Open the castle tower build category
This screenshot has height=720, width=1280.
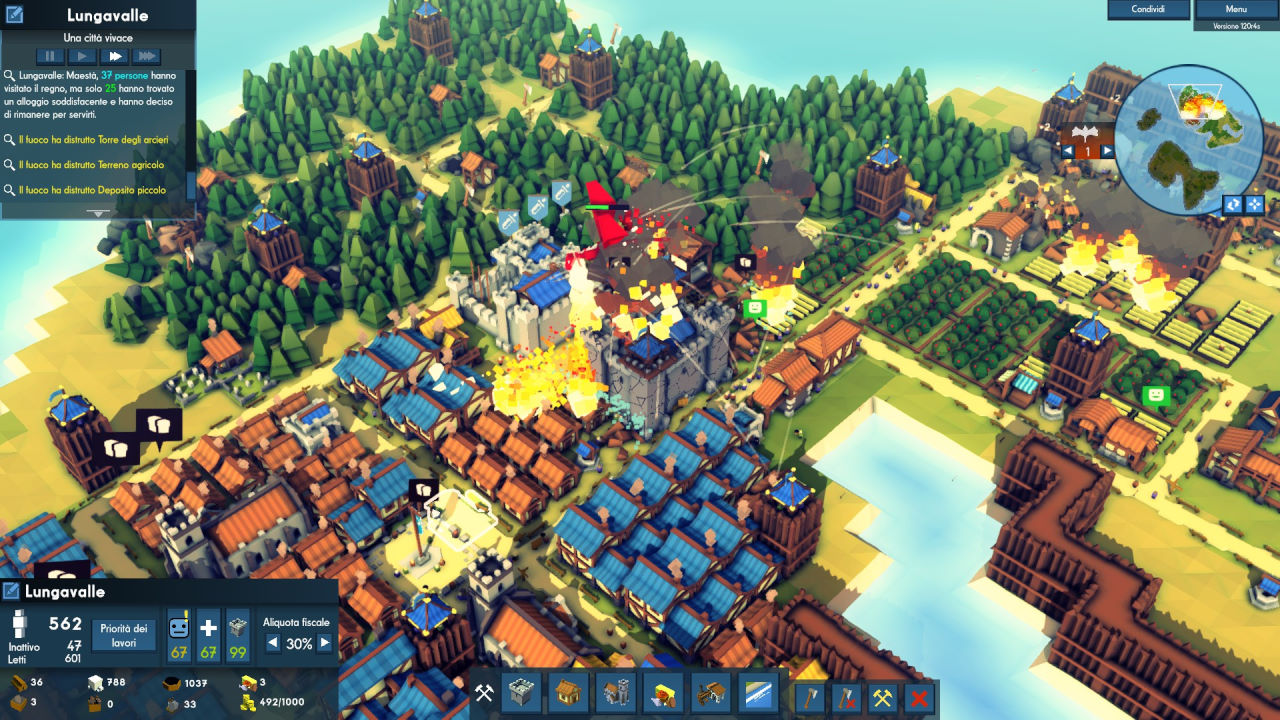coord(520,693)
